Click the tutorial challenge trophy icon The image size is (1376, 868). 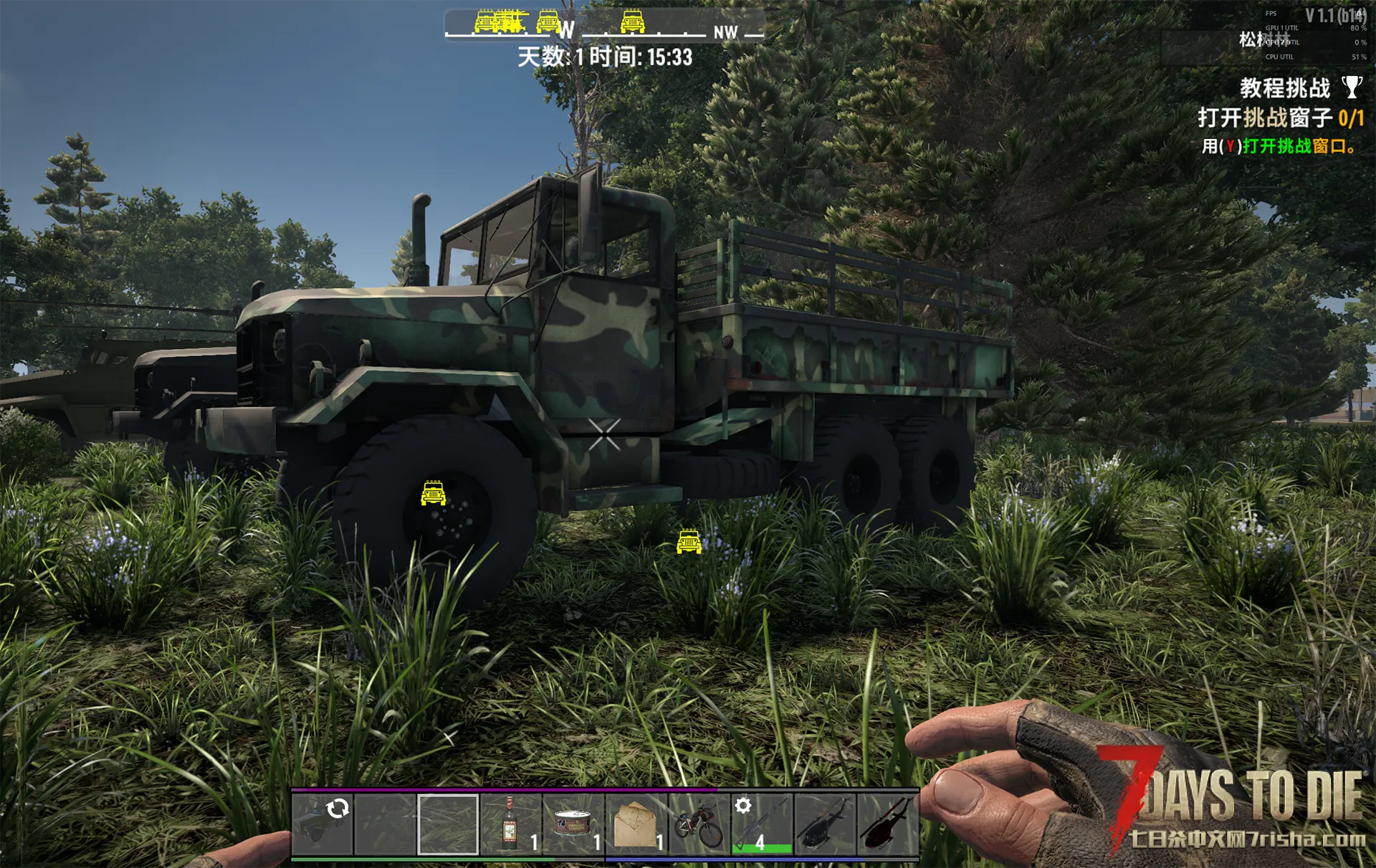coord(1352,87)
